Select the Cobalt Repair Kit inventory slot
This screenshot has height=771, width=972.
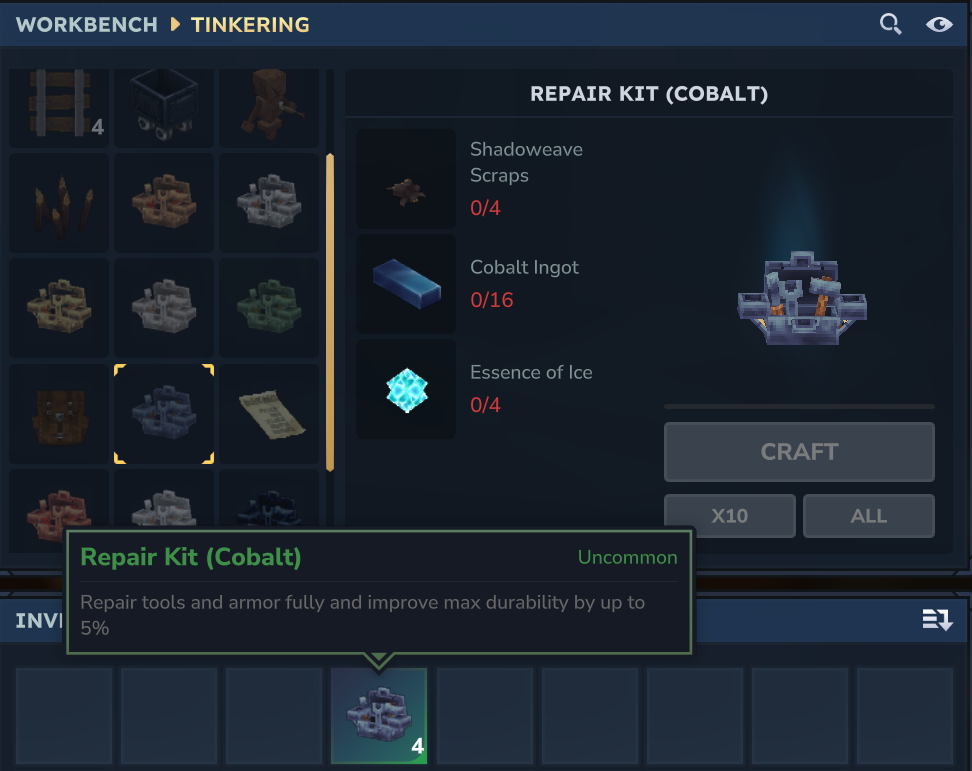[x=379, y=716]
